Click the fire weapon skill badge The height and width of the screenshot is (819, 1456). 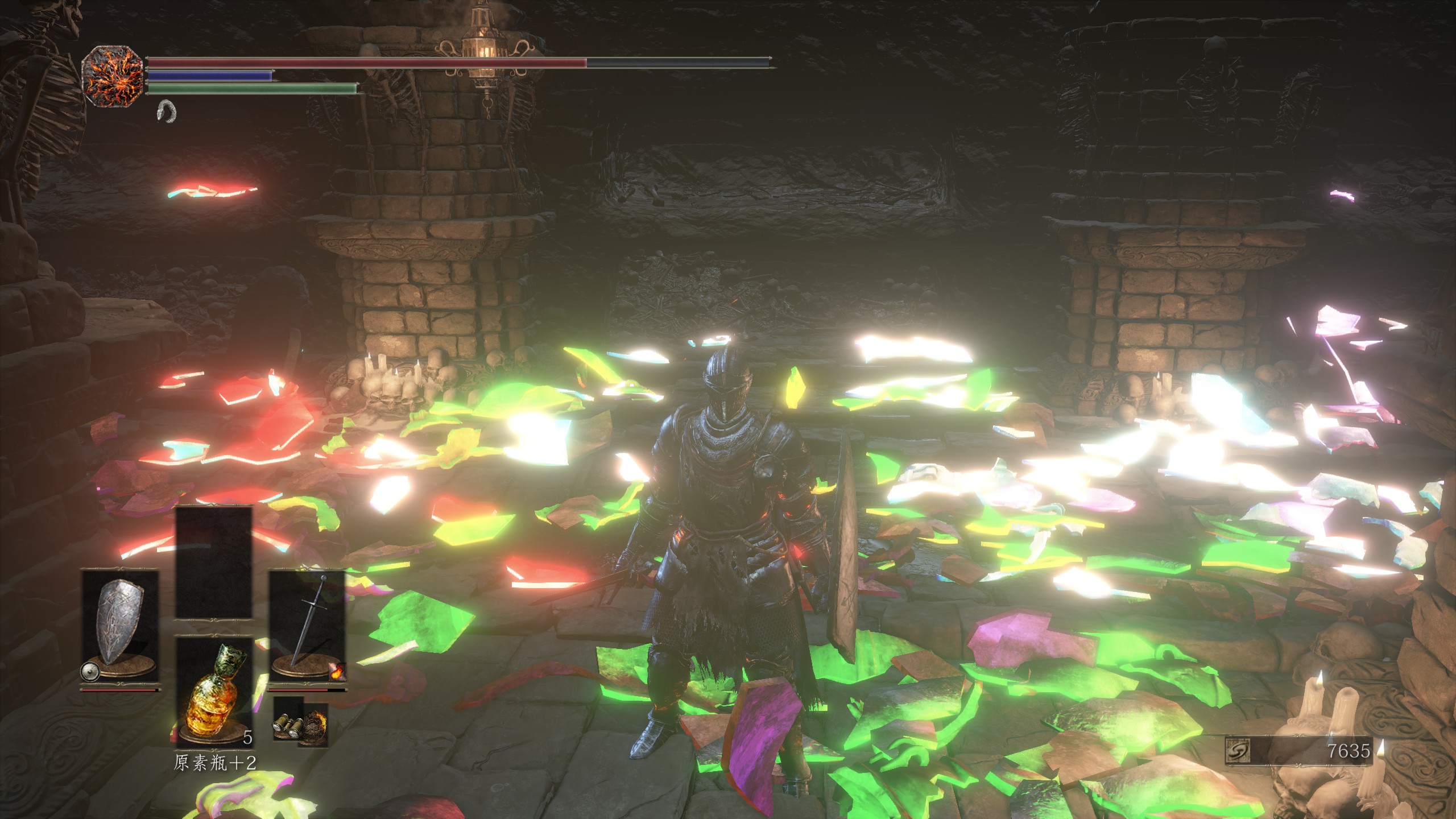(337, 672)
